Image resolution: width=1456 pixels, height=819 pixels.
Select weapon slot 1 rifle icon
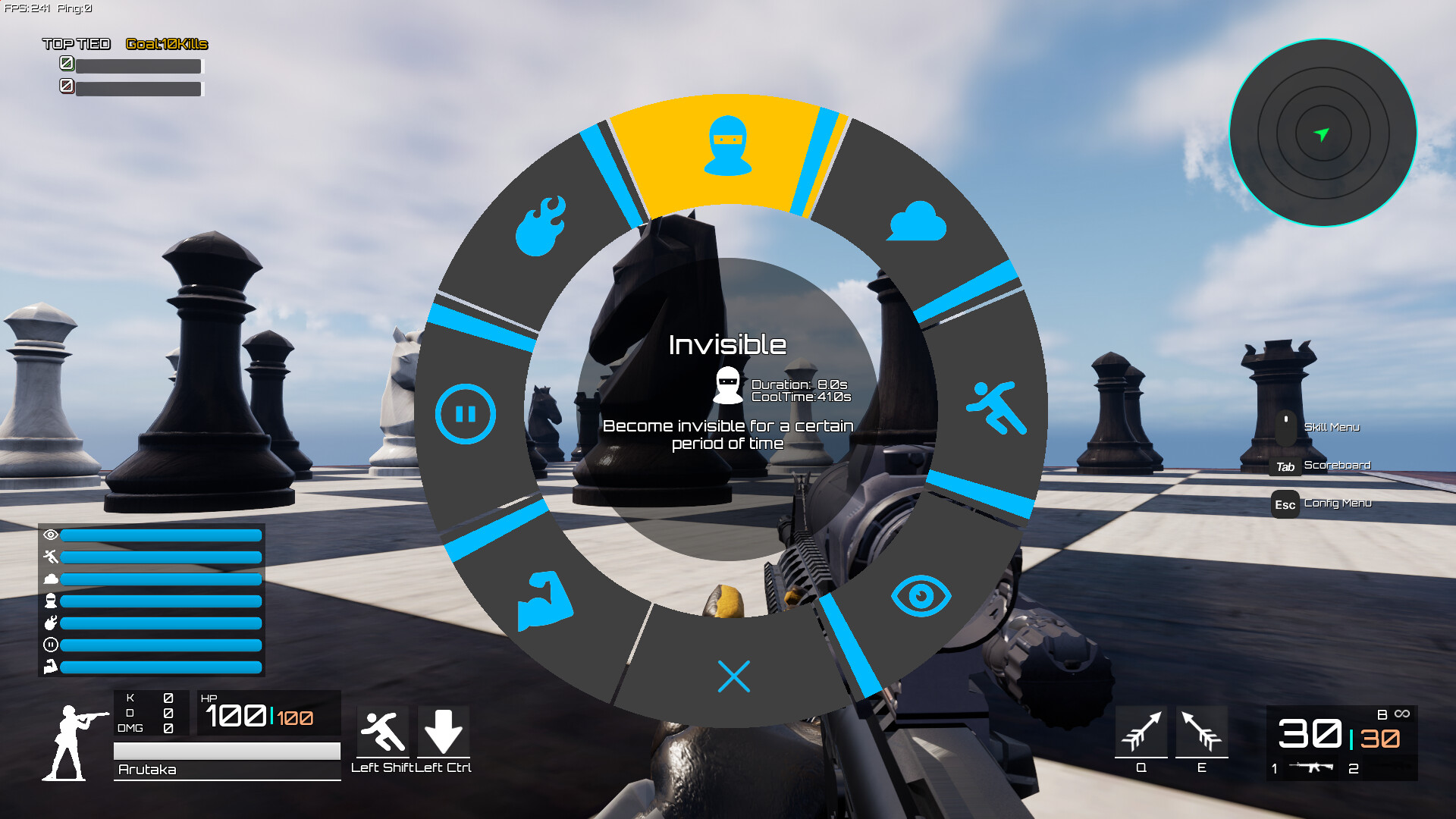tap(1312, 766)
